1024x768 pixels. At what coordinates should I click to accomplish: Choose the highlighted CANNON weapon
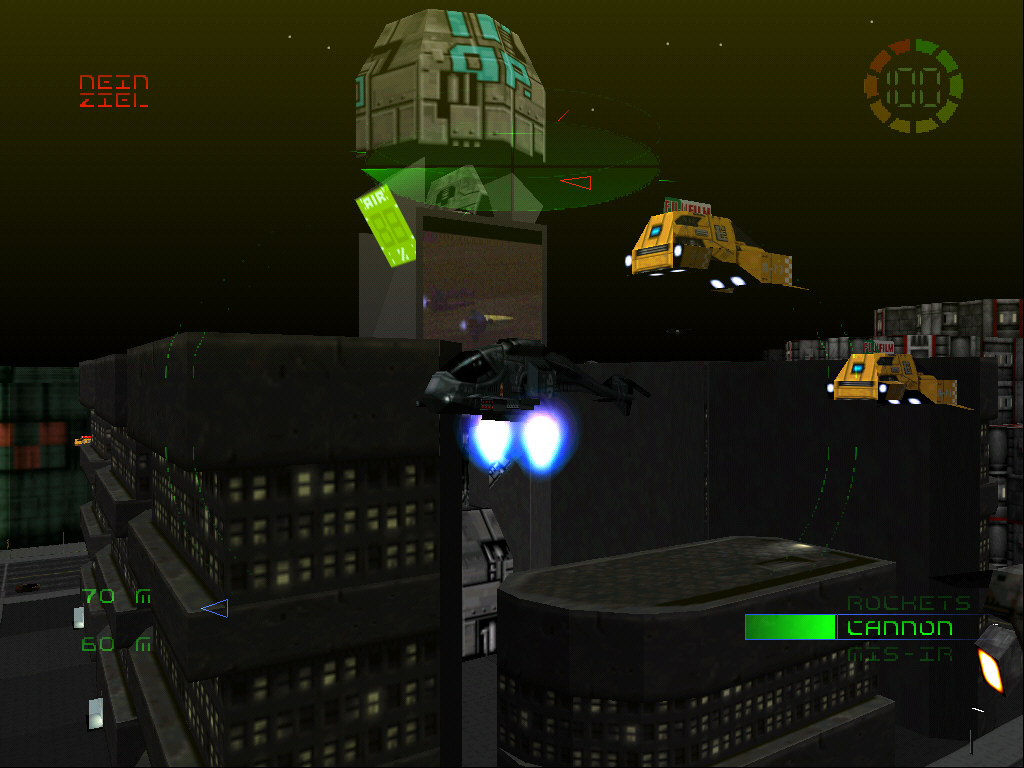pos(899,628)
